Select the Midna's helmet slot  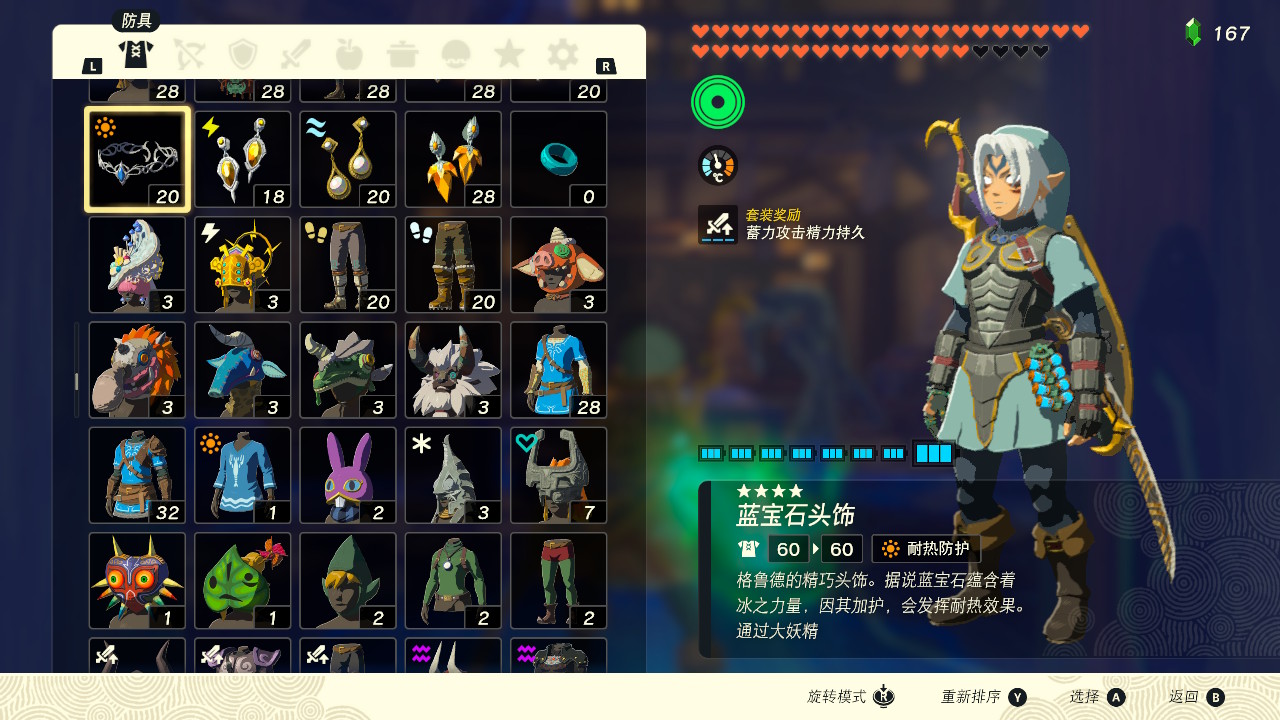559,475
